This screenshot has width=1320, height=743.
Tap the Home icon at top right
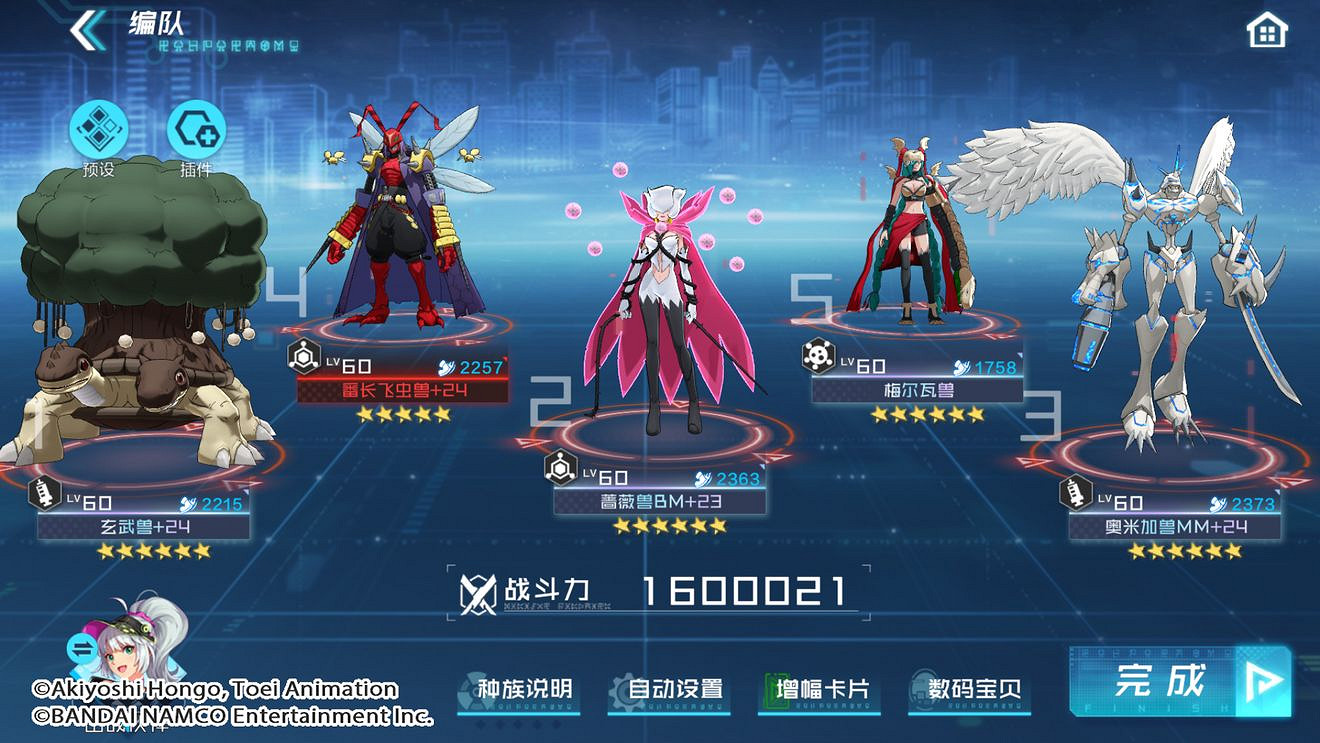(x=1267, y=30)
